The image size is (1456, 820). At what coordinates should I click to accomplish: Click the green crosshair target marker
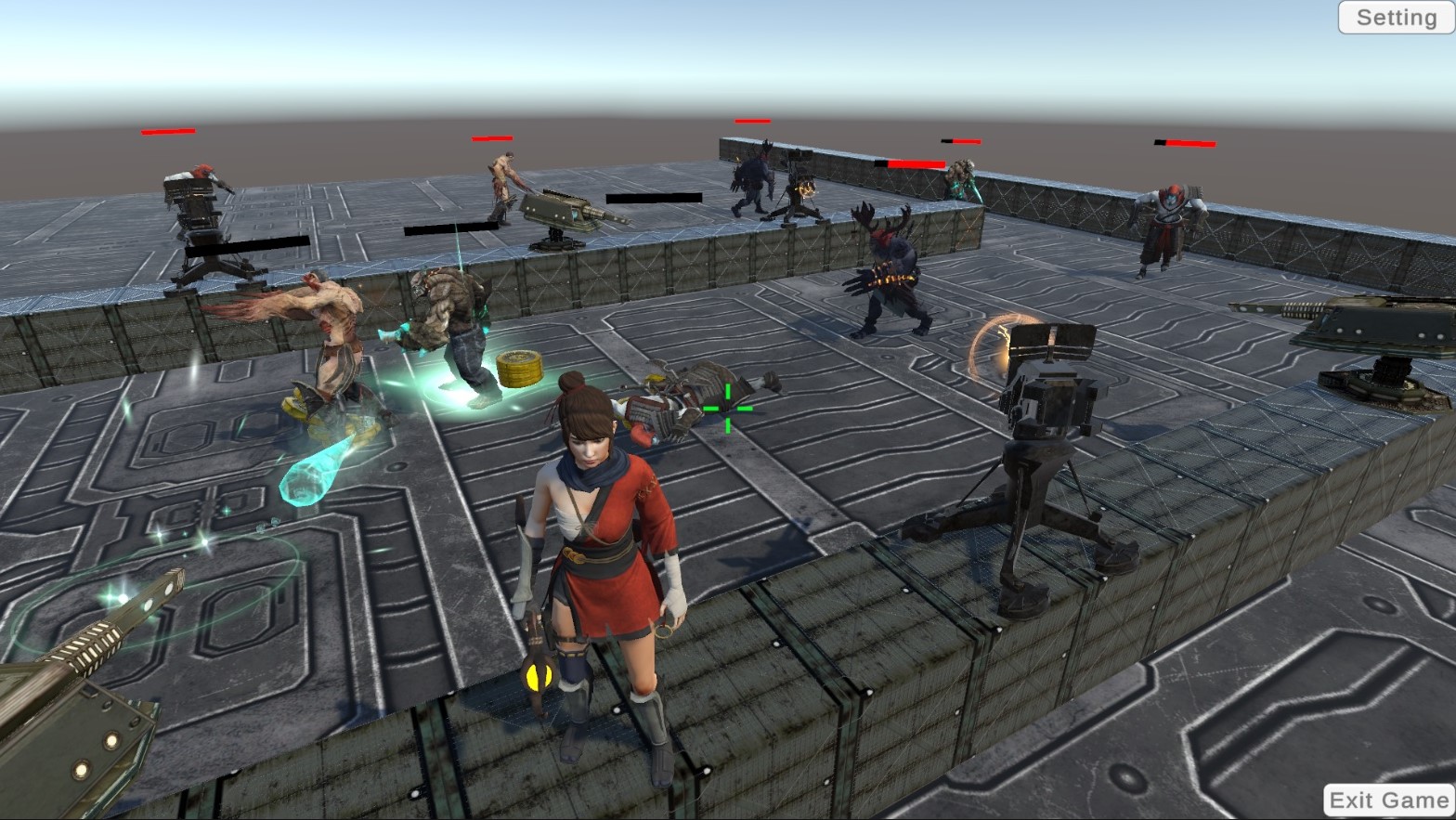(x=728, y=407)
